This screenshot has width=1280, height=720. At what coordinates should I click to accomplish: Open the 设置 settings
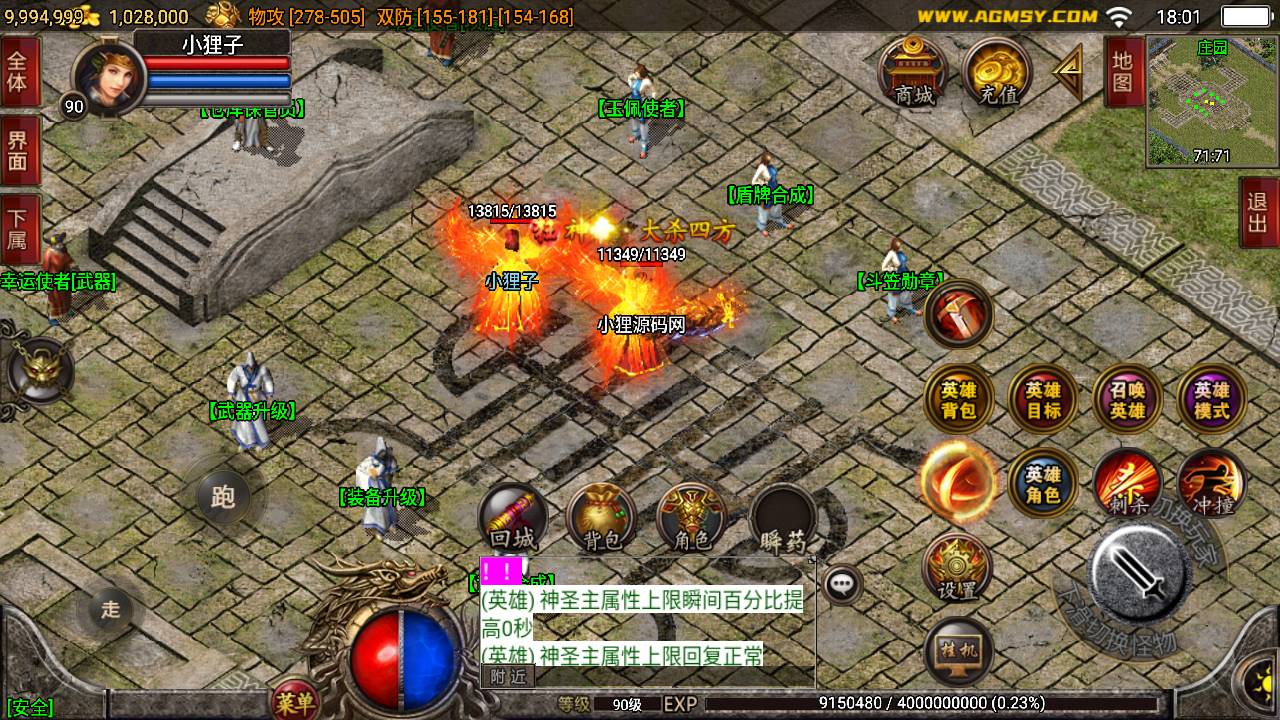pos(958,568)
